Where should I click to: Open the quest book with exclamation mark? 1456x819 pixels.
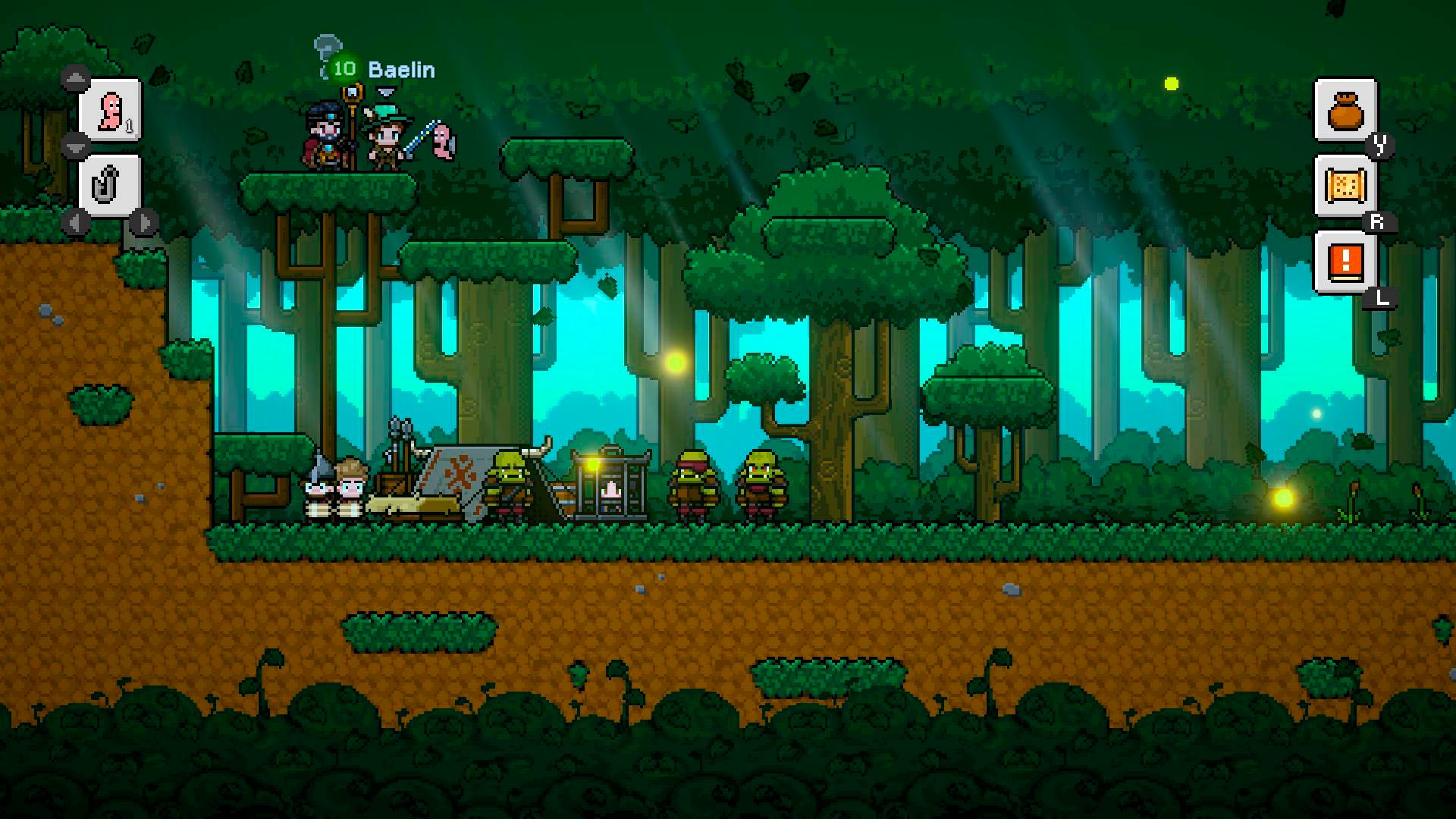coord(1345,262)
